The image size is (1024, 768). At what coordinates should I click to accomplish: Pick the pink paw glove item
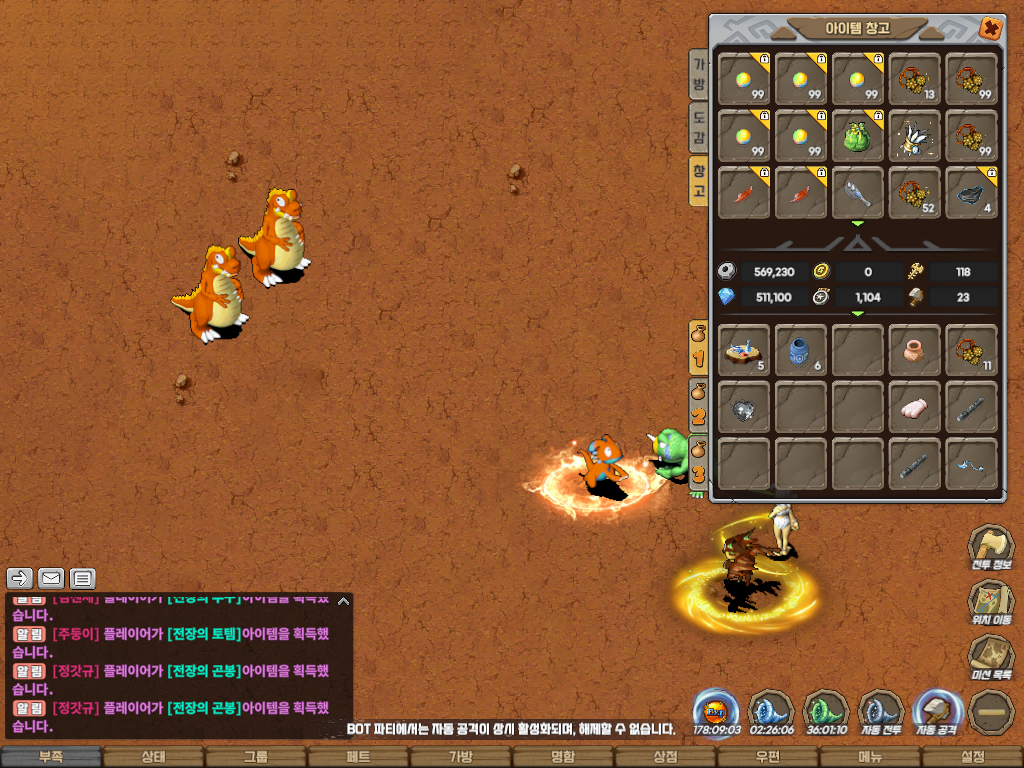click(914, 408)
